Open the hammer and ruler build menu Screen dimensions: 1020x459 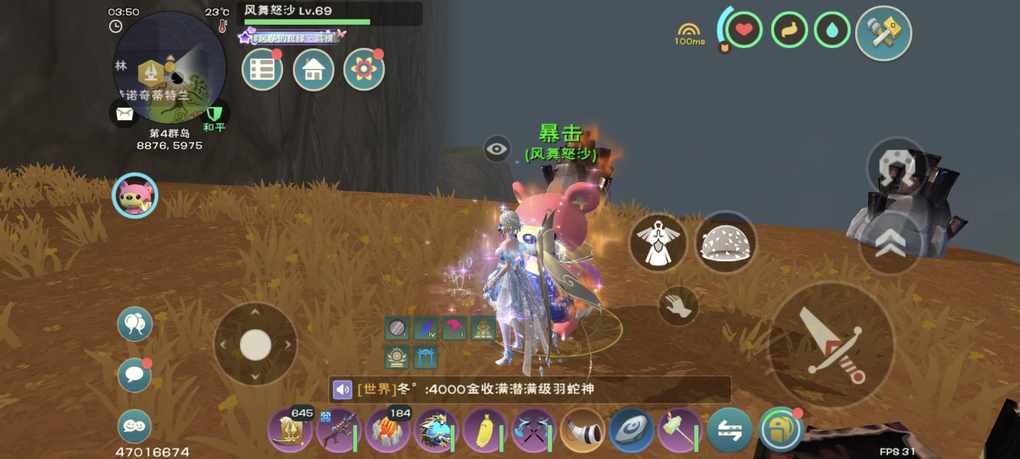(x=883, y=33)
